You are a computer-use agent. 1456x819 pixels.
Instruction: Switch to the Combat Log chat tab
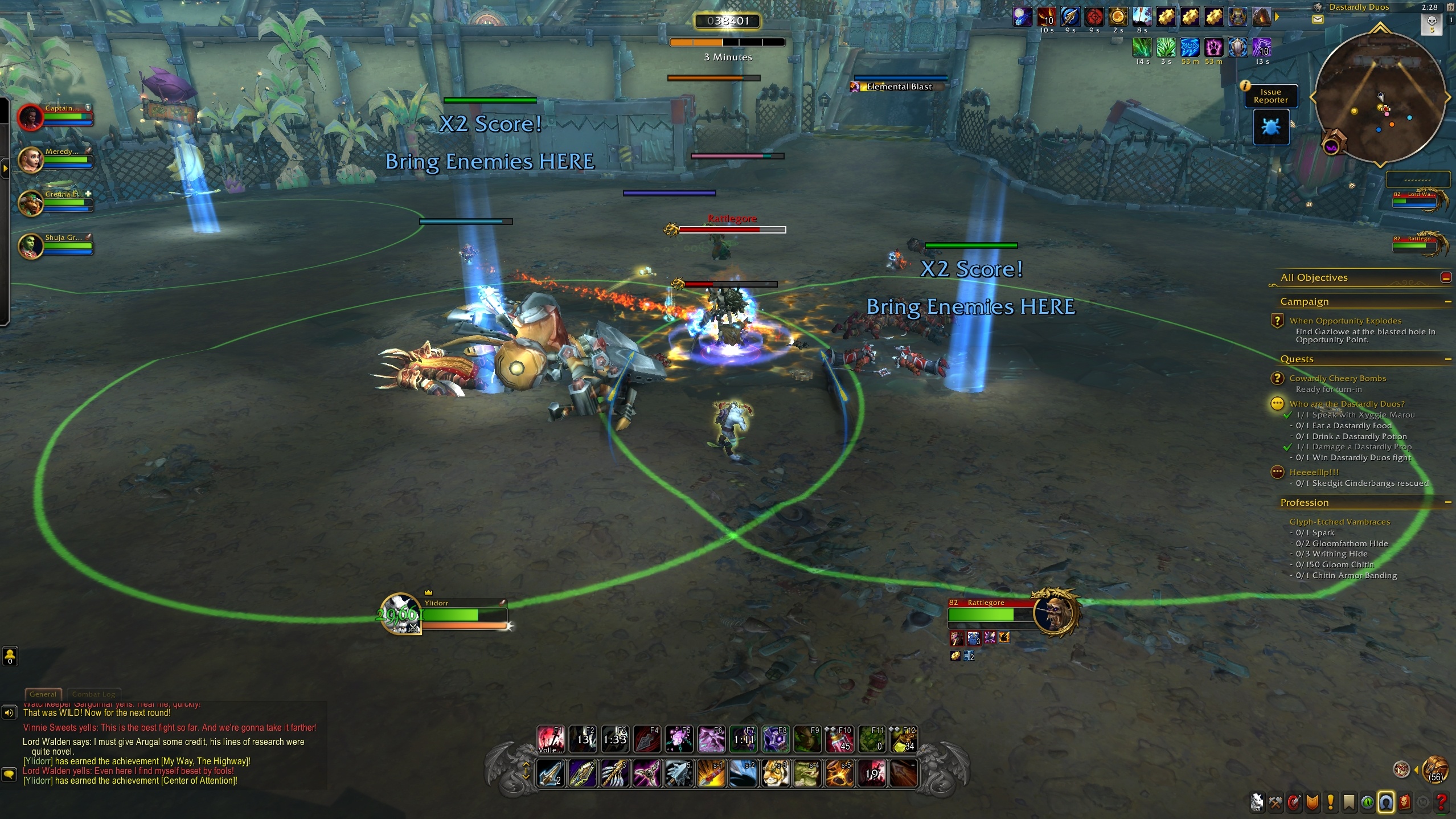94,694
